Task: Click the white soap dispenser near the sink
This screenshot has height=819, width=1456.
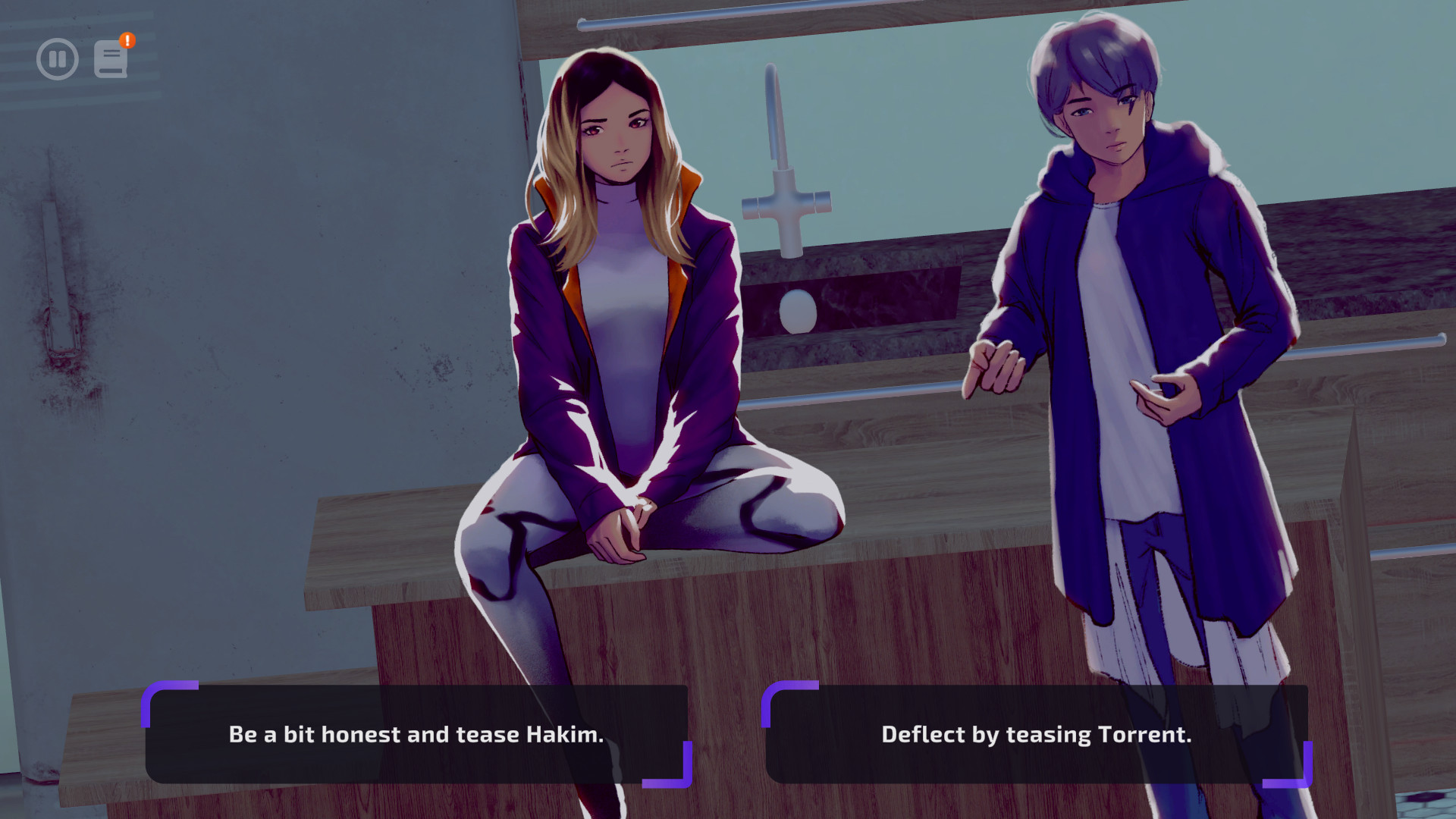Action: (x=798, y=309)
